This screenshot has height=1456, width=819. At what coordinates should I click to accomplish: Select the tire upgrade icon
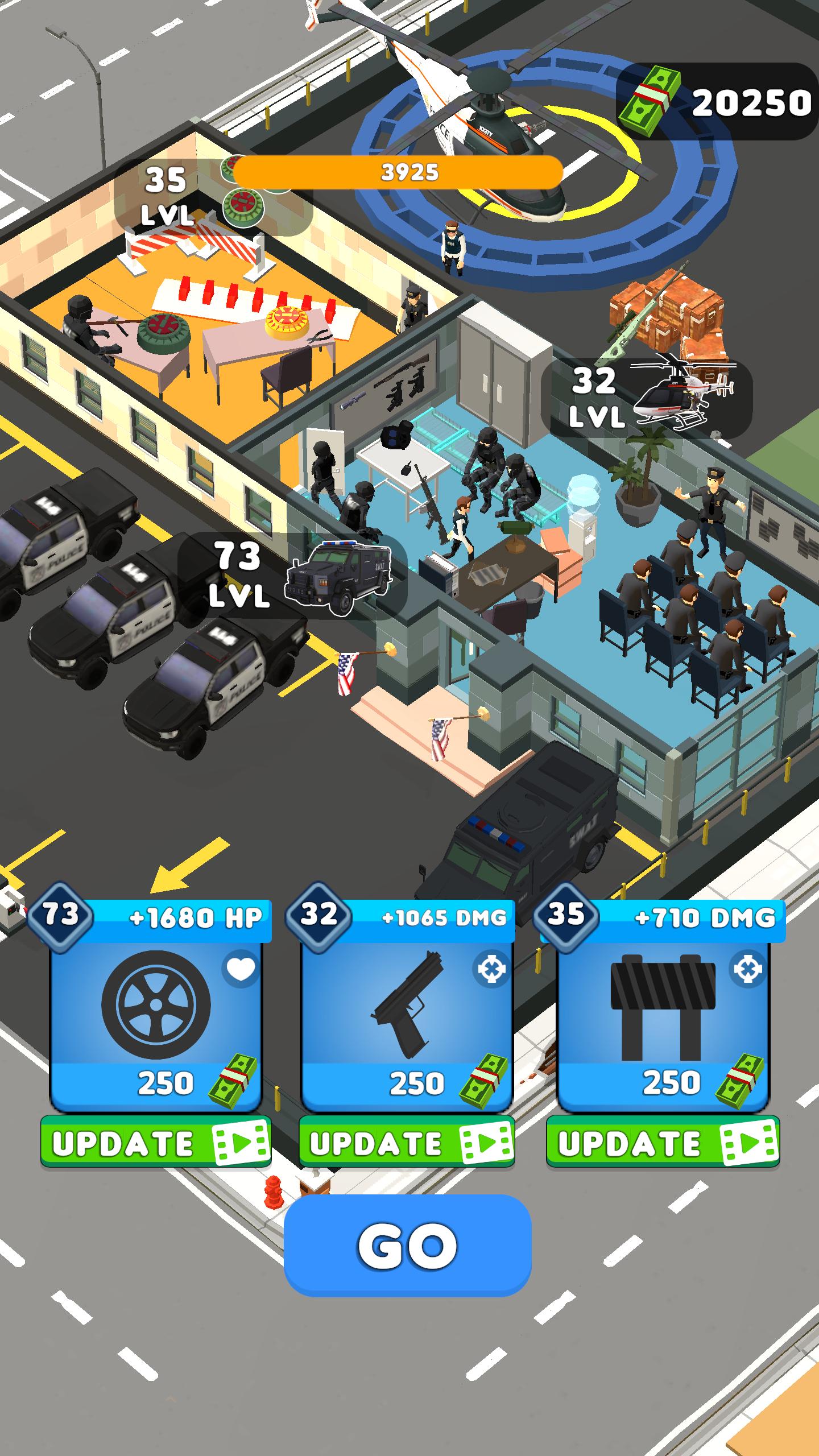[155, 1006]
